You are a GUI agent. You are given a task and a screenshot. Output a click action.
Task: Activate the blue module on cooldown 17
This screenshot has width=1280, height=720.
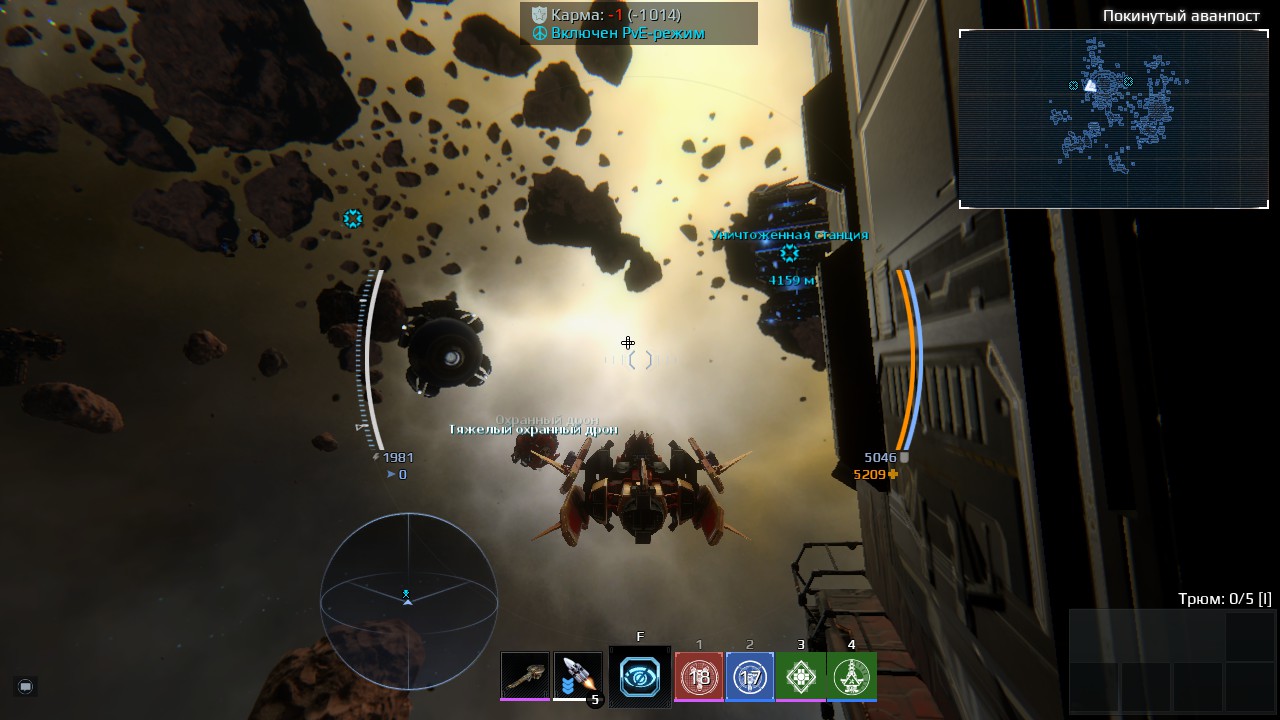point(750,677)
